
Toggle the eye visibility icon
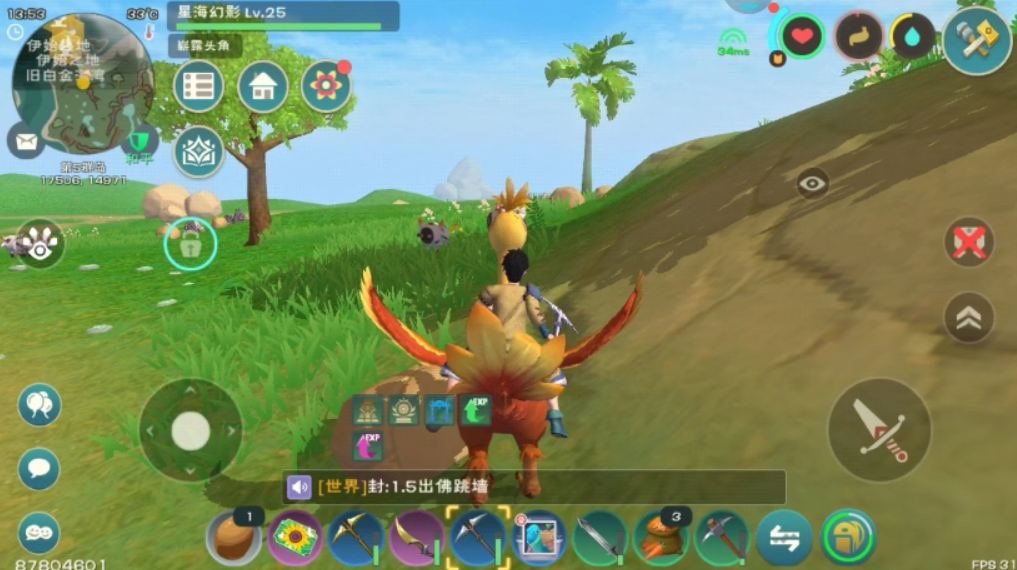pos(812,183)
